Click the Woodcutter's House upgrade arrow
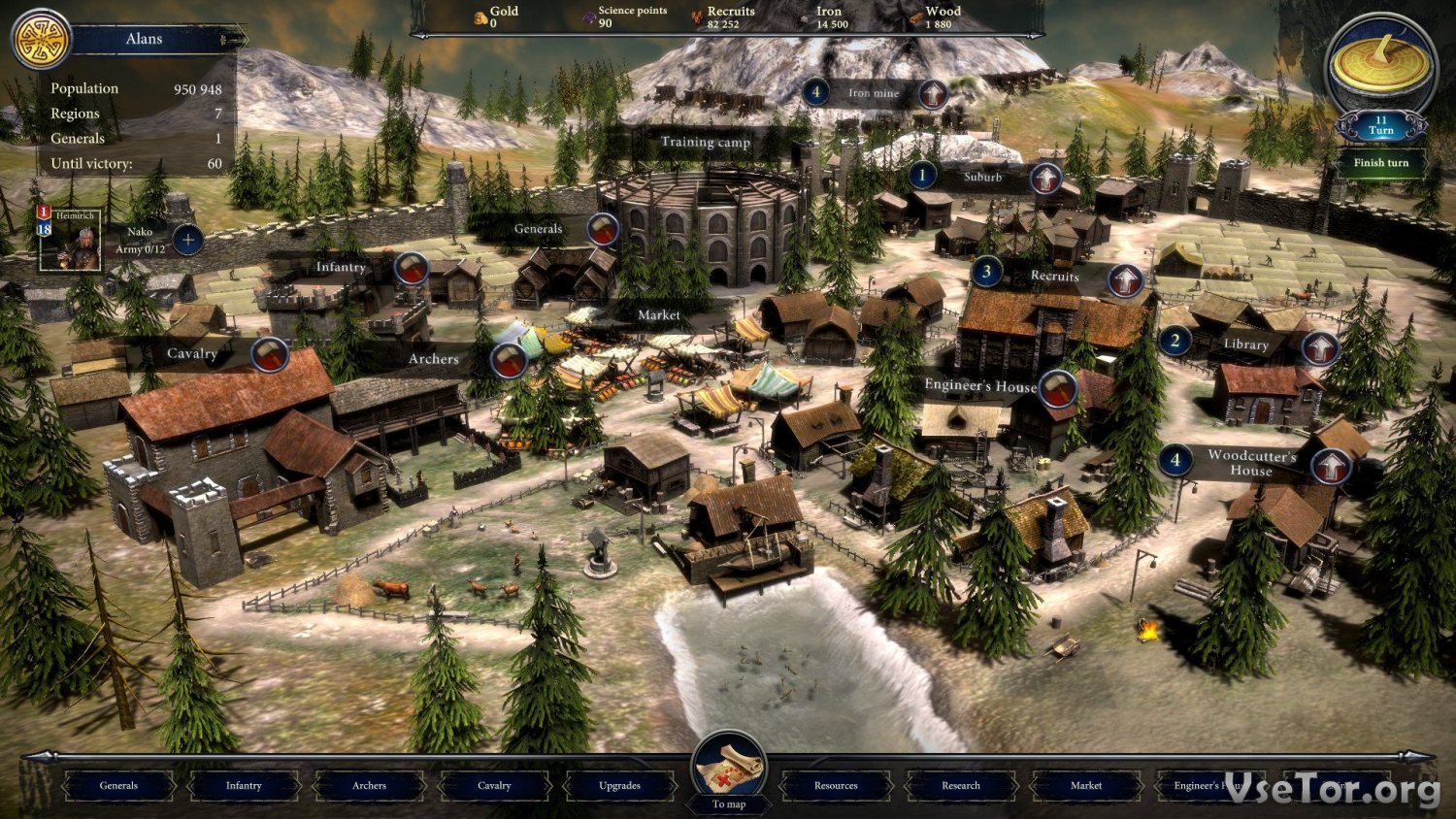 click(1330, 467)
